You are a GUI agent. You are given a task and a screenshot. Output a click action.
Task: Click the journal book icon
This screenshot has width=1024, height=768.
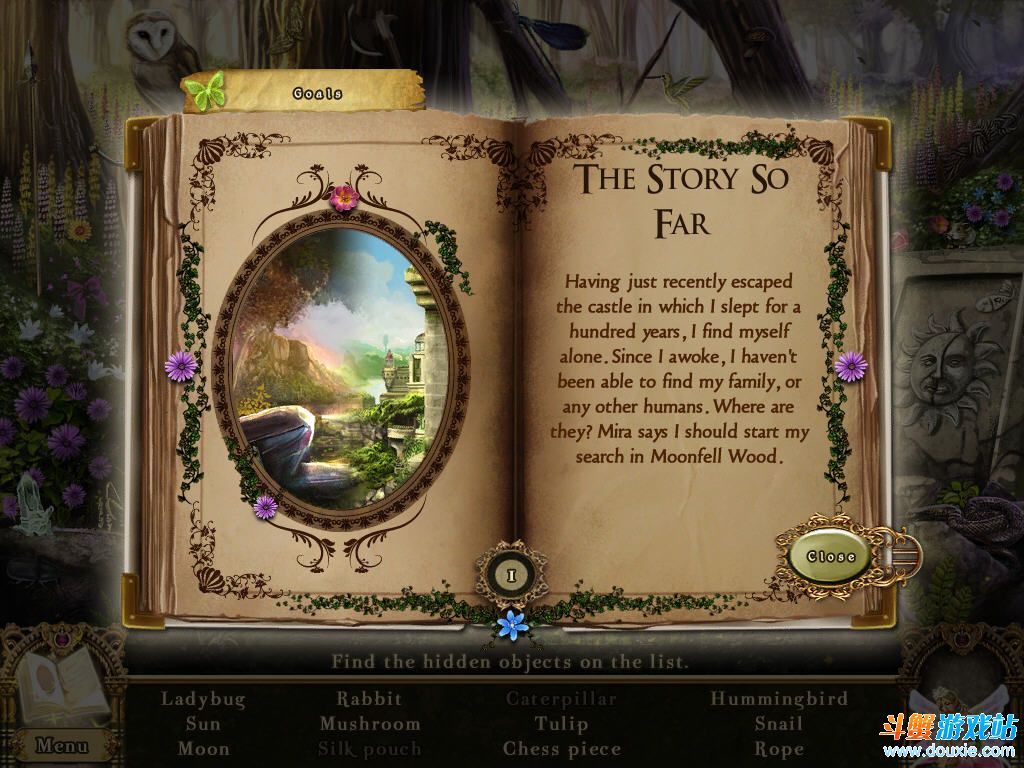tap(62, 683)
